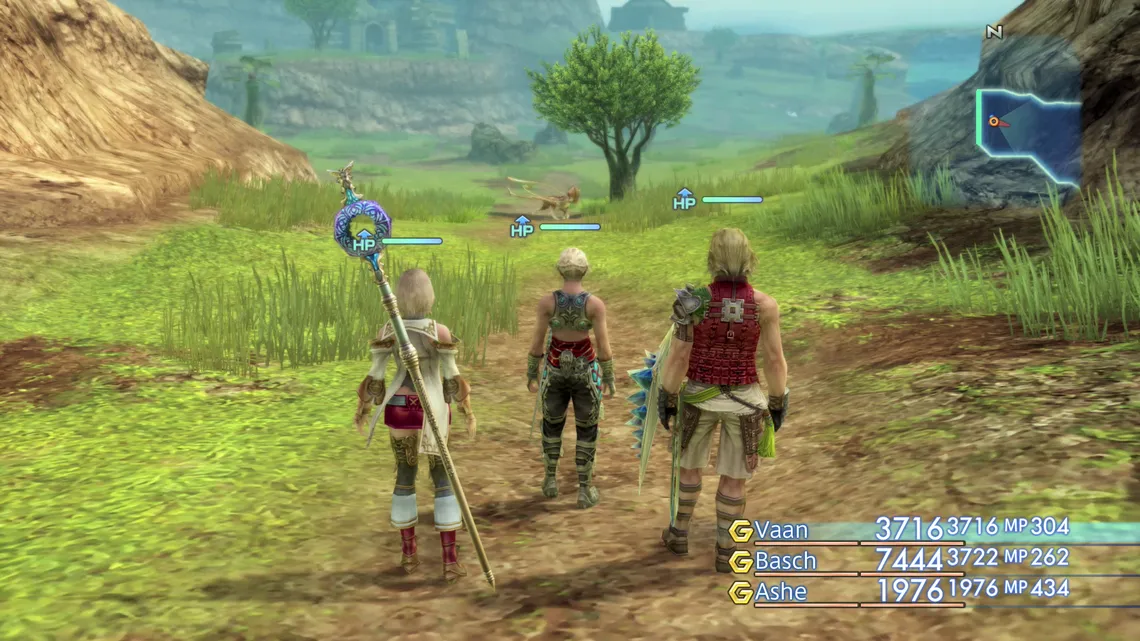This screenshot has width=1140, height=641.
Task: Open the minimap in the corner
Action: [1028, 136]
